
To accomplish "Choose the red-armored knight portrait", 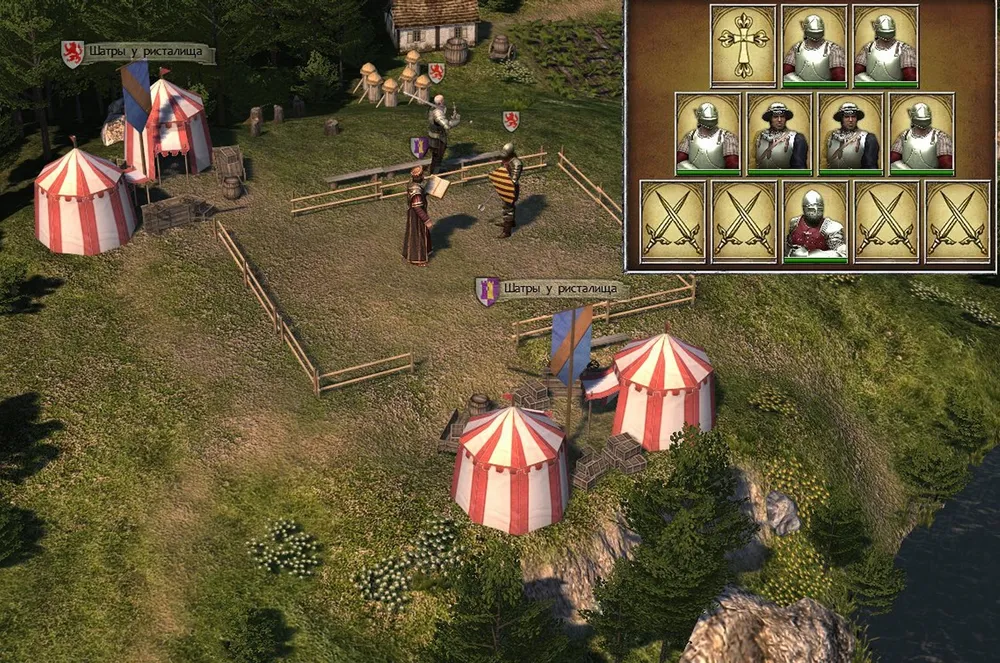I will 814,221.
